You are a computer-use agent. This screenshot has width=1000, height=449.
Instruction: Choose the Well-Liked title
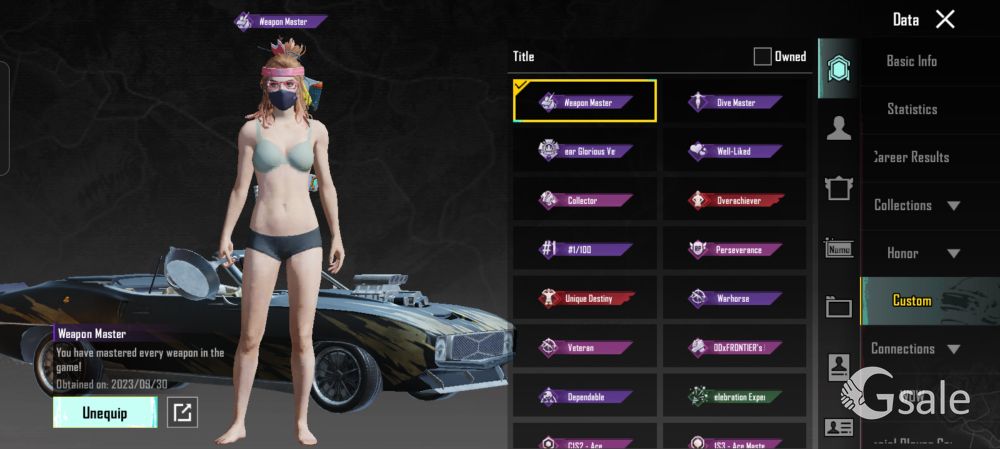(x=735, y=151)
